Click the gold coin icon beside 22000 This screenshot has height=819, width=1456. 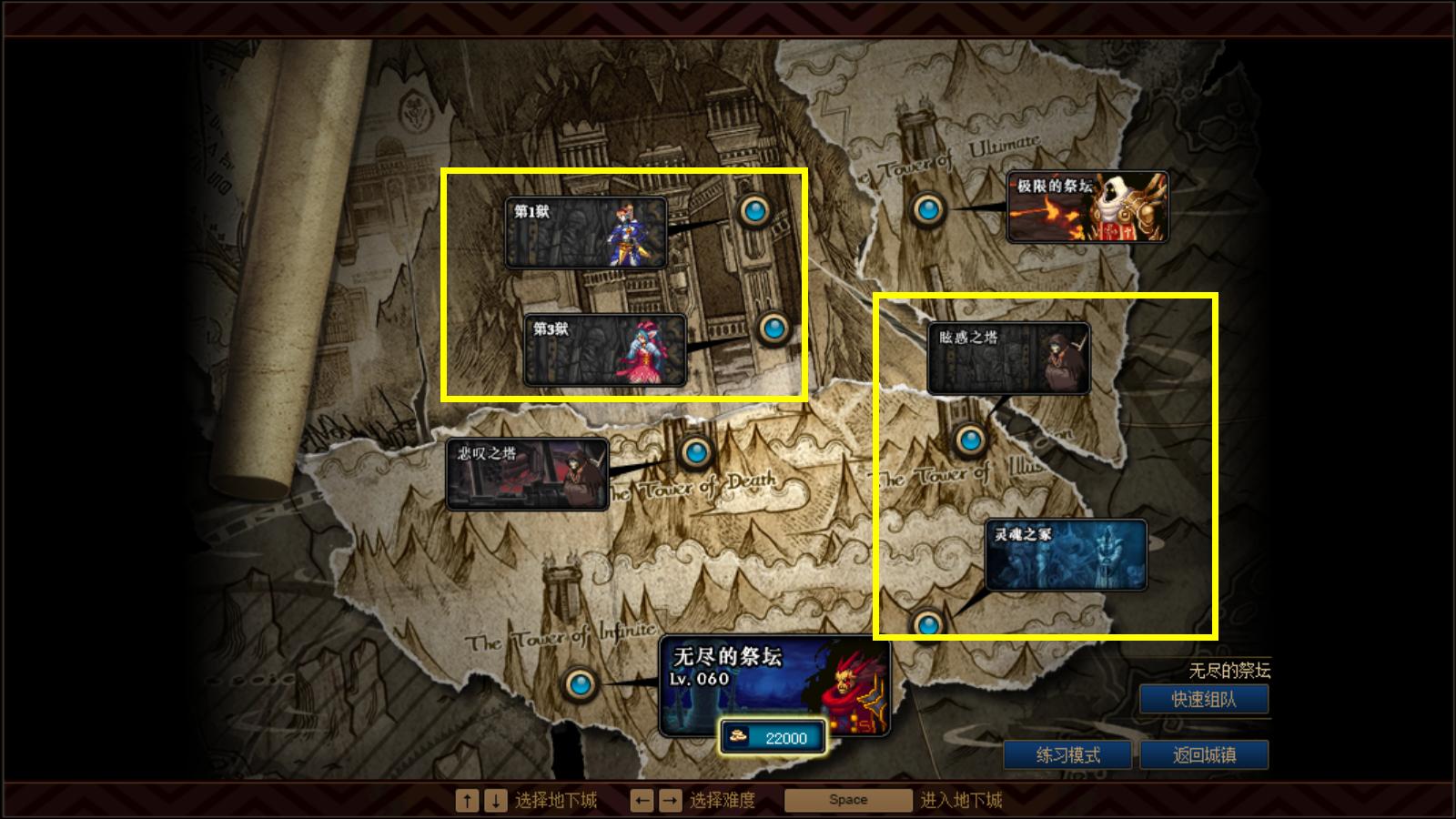(737, 739)
